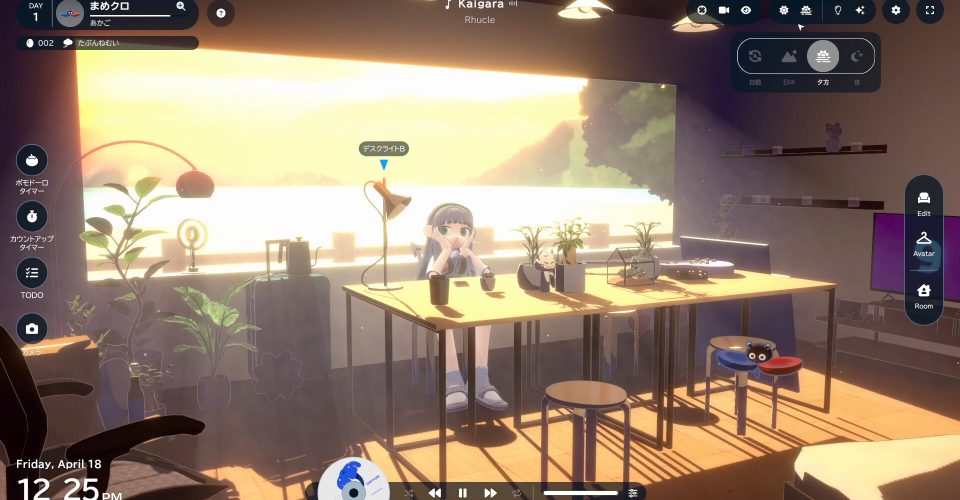The image size is (960, 500).
Task: Click the magnifier icon beside まめクロ
Action: click(x=181, y=6)
